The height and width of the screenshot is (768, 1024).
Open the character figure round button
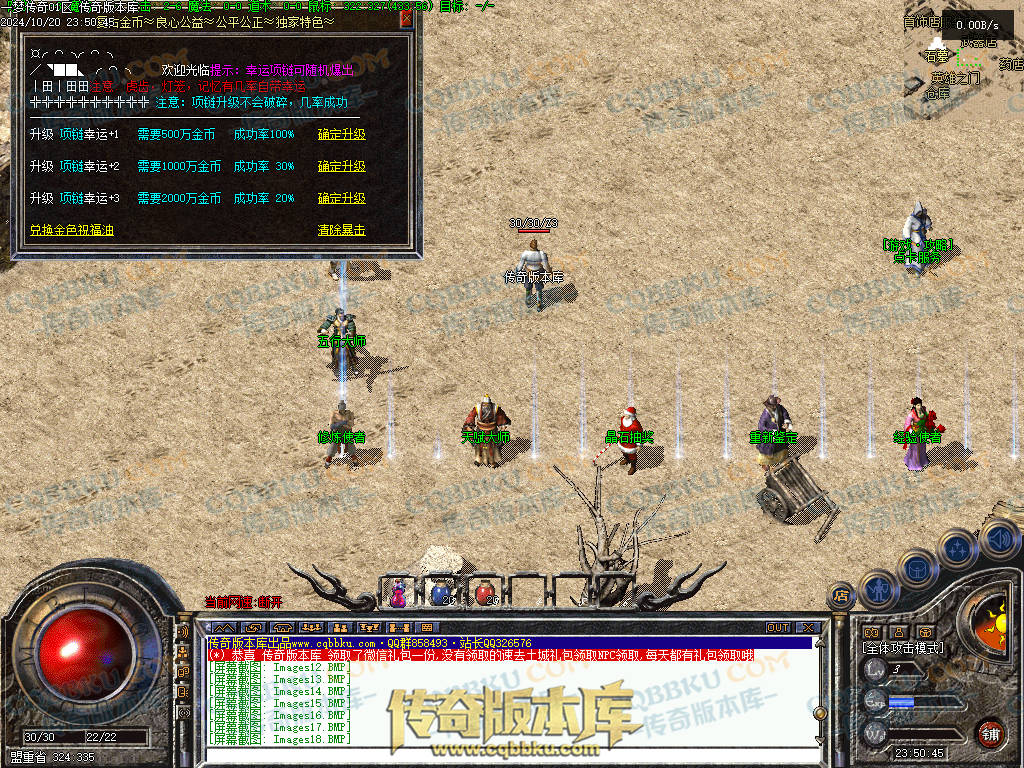[x=878, y=589]
